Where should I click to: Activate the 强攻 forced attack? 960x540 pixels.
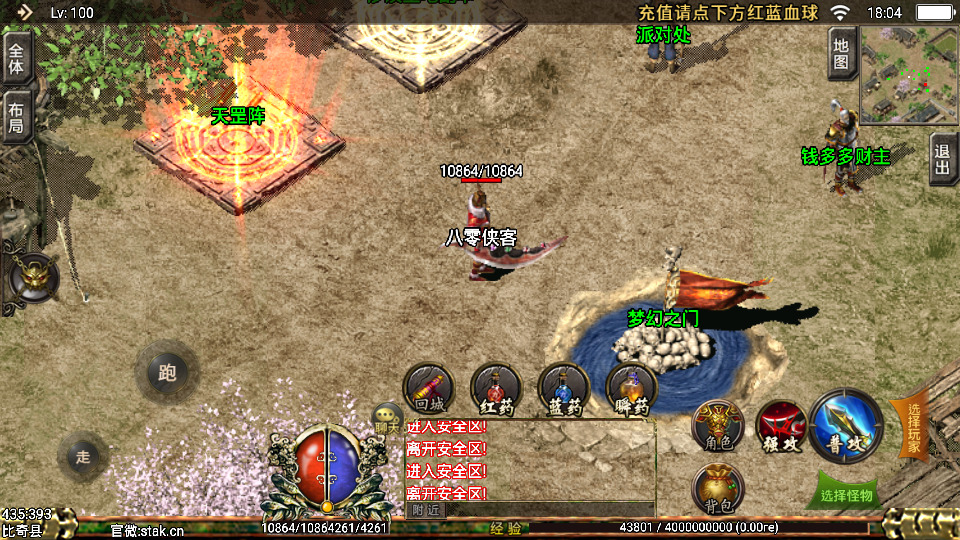(781, 427)
